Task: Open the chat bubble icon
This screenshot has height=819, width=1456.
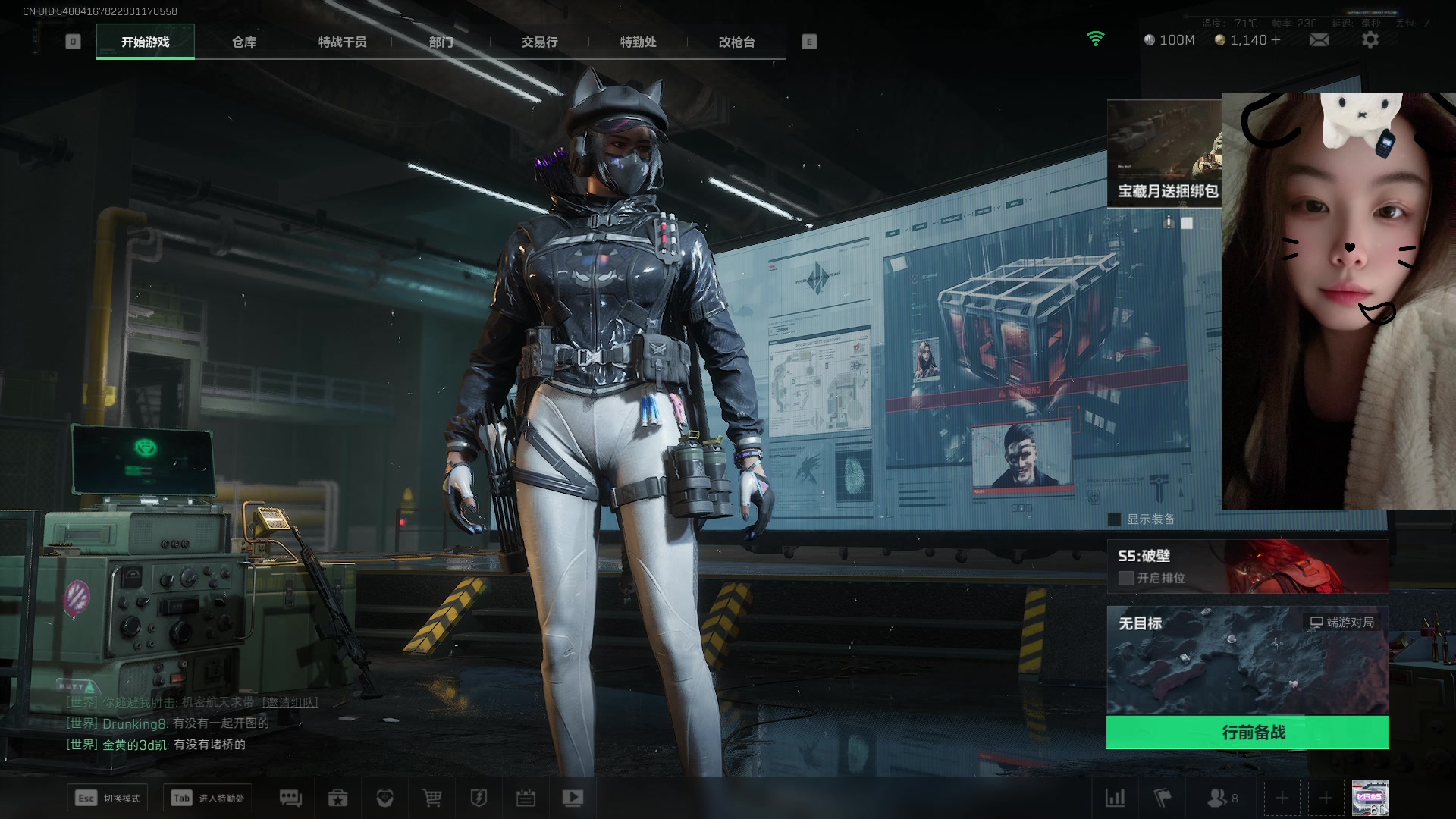Action: pos(290,798)
